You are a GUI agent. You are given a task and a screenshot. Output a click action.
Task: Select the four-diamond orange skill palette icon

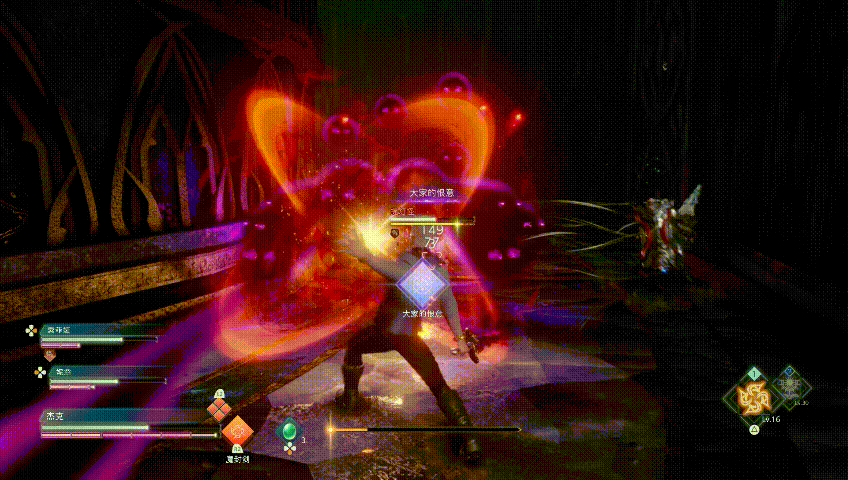click(219, 409)
